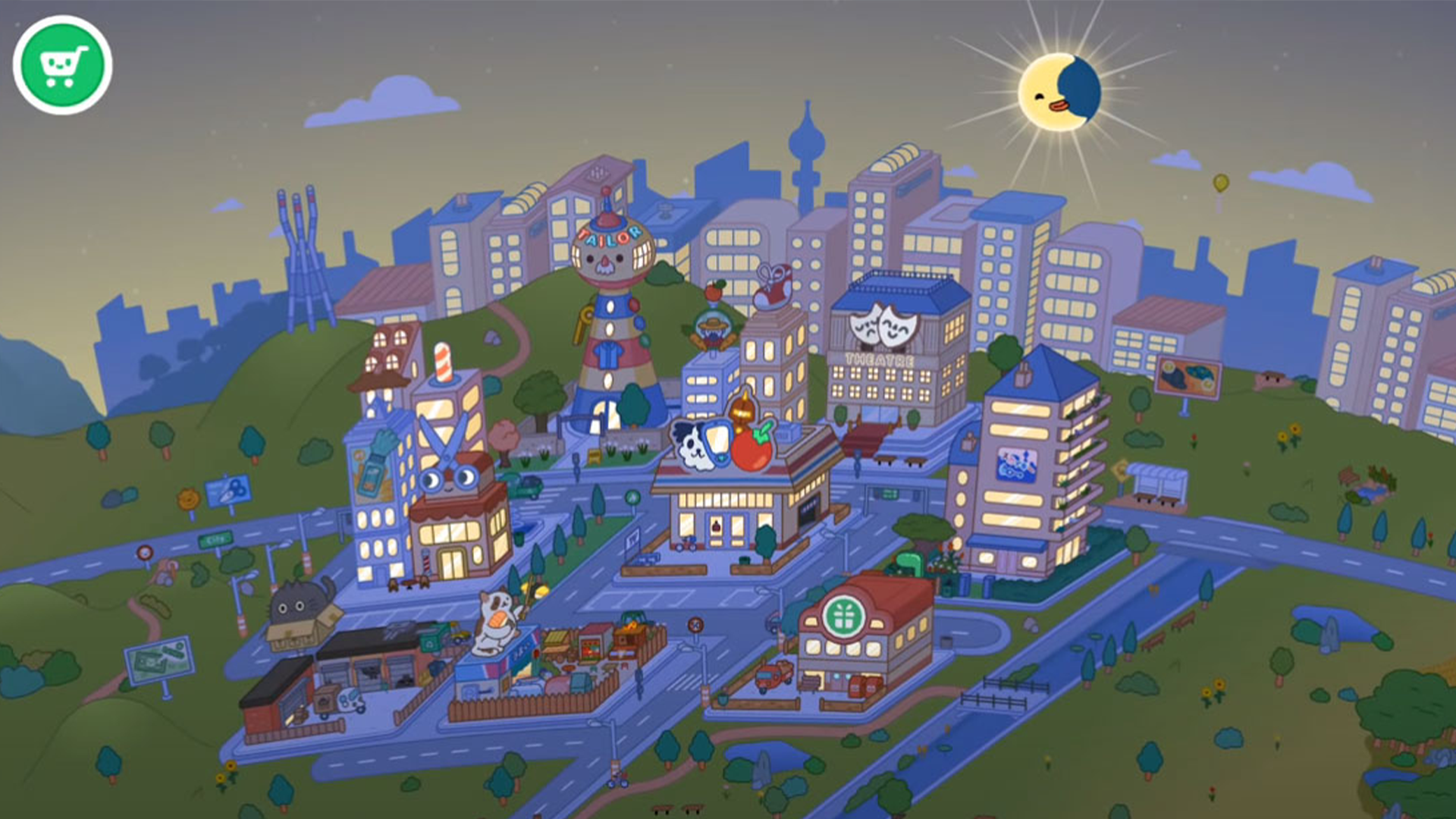
Task: Enter the barber shop with striped pole
Action: coord(444,394)
